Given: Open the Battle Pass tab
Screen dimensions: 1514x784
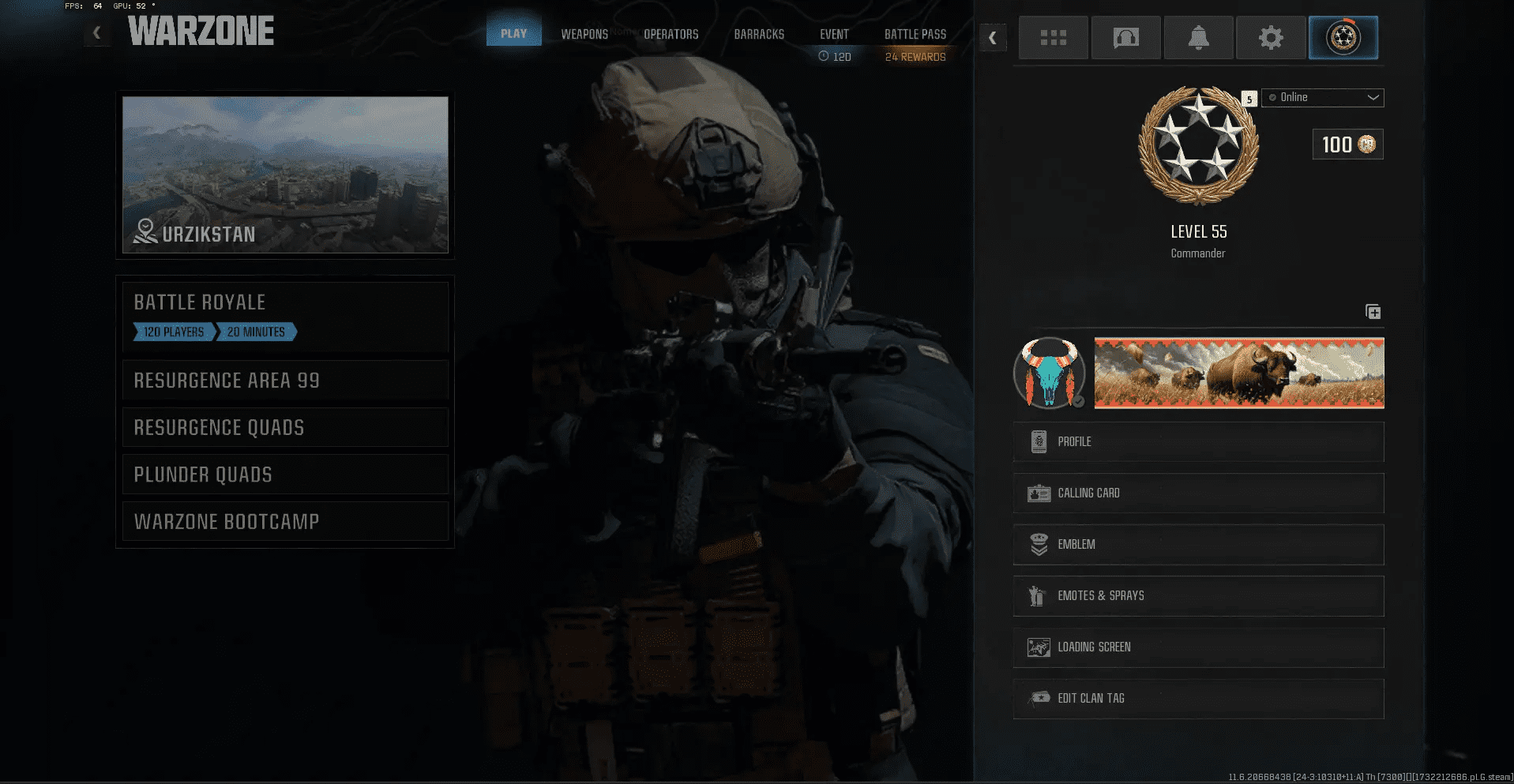Looking at the screenshot, I should pyautogui.click(x=915, y=34).
